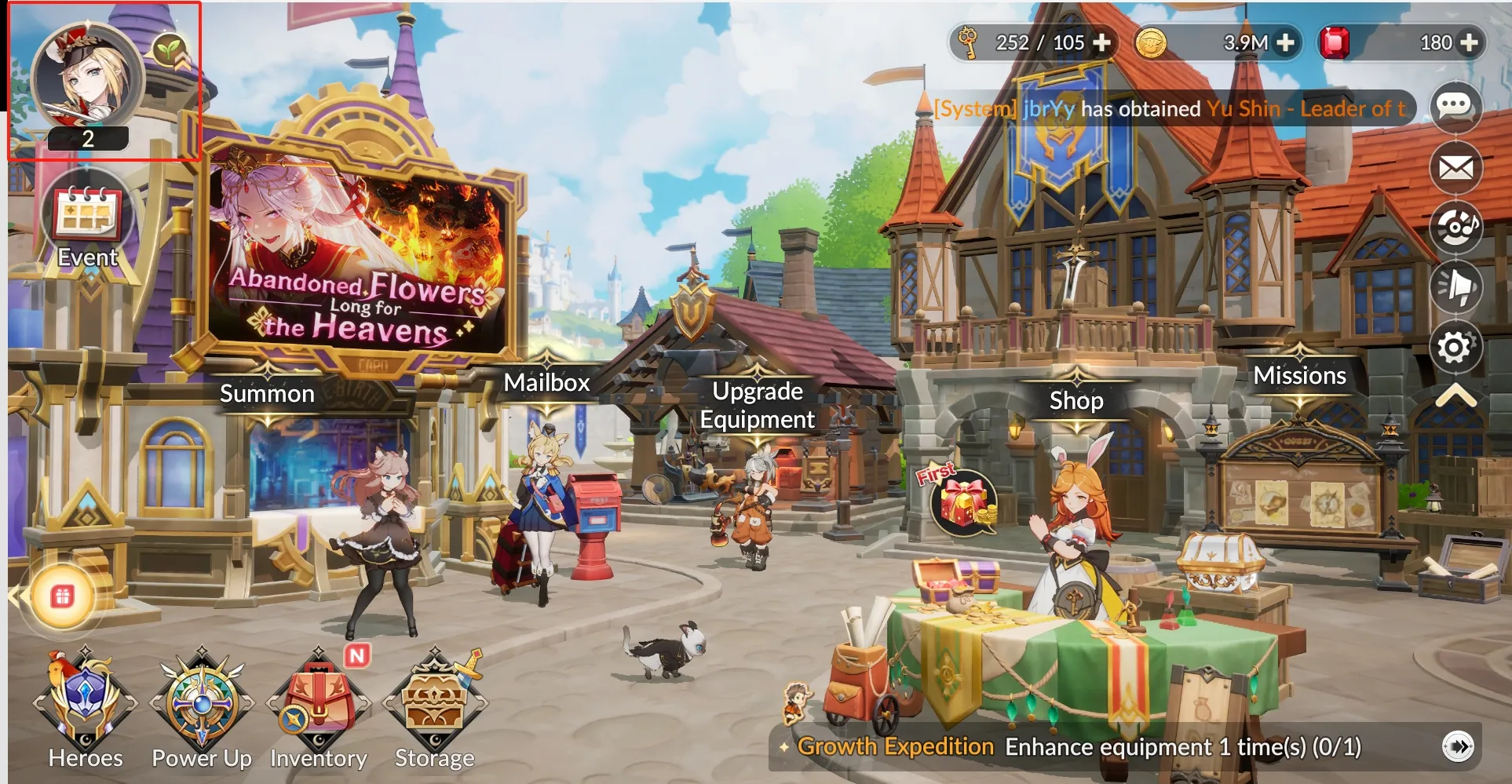Open the Mailbox
Viewport: 1512px width, 784px height.
(546, 383)
